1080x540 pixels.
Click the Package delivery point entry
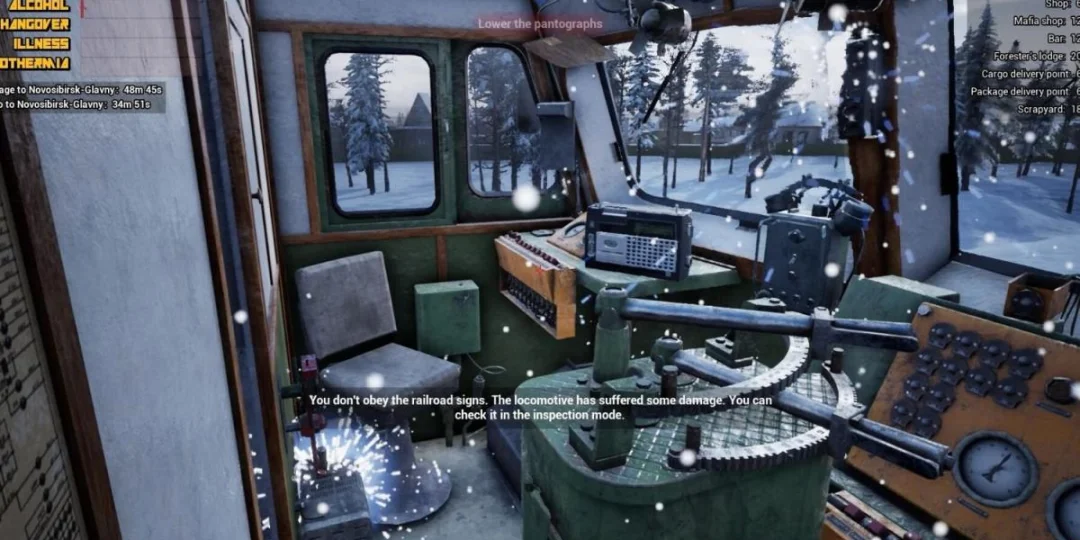pyautogui.click(x=1024, y=92)
